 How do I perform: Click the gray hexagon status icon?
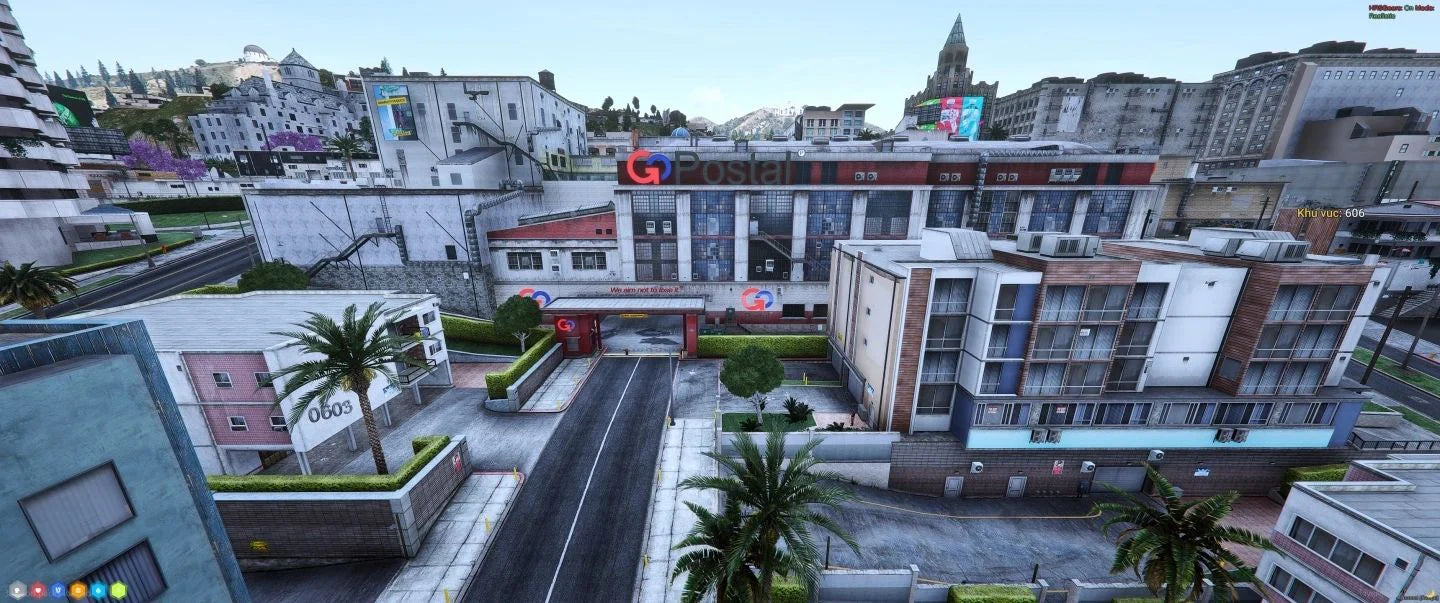17,590
